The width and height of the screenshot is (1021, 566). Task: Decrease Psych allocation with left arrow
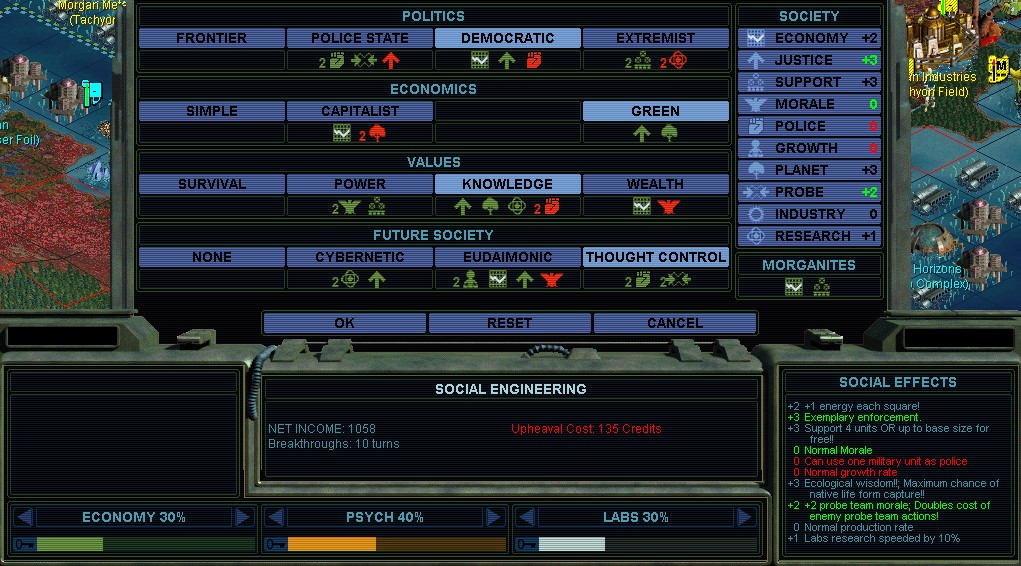click(x=275, y=517)
